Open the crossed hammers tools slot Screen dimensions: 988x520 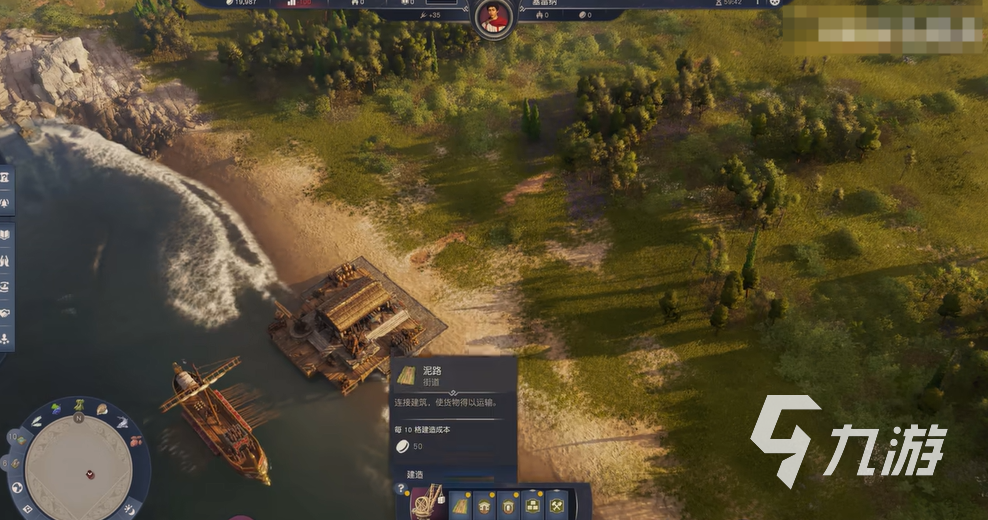(x=557, y=504)
